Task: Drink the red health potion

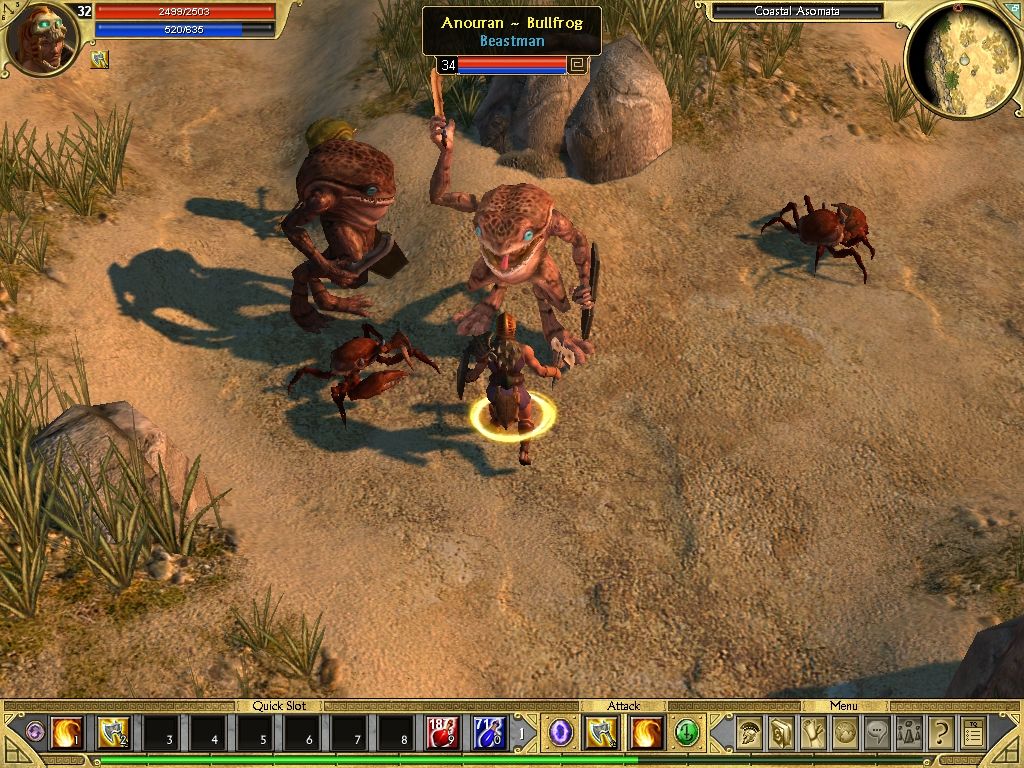Action: click(x=443, y=734)
